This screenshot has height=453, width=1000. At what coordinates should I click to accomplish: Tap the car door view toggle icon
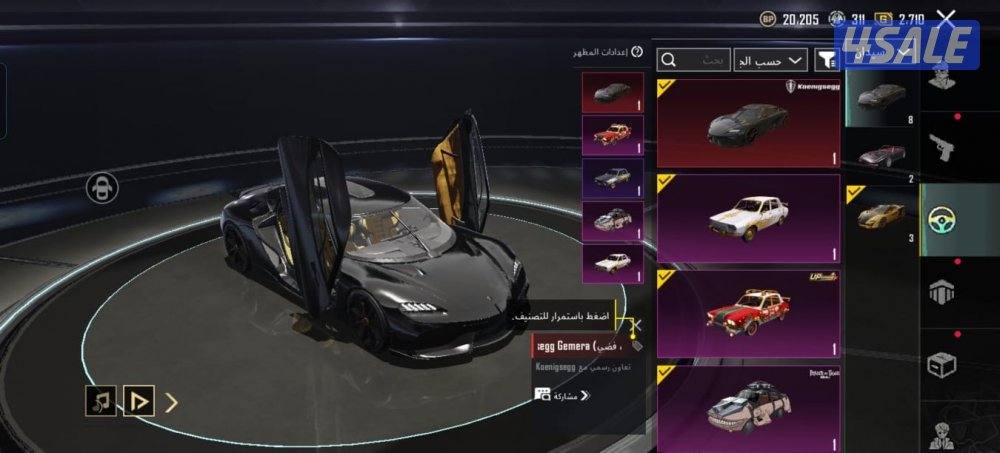click(102, 187)
